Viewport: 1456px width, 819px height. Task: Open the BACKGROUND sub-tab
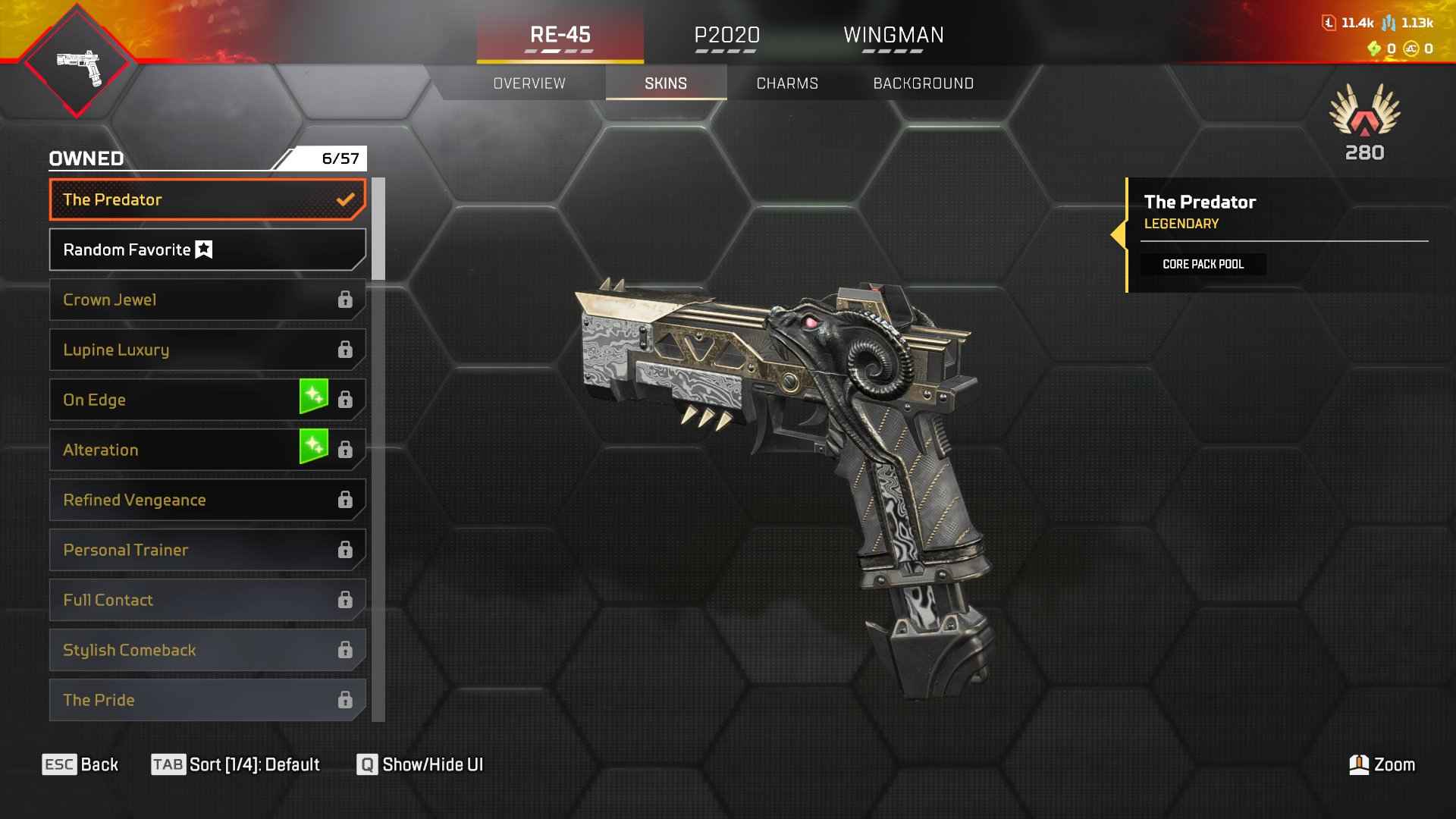[x=923, y=83]
